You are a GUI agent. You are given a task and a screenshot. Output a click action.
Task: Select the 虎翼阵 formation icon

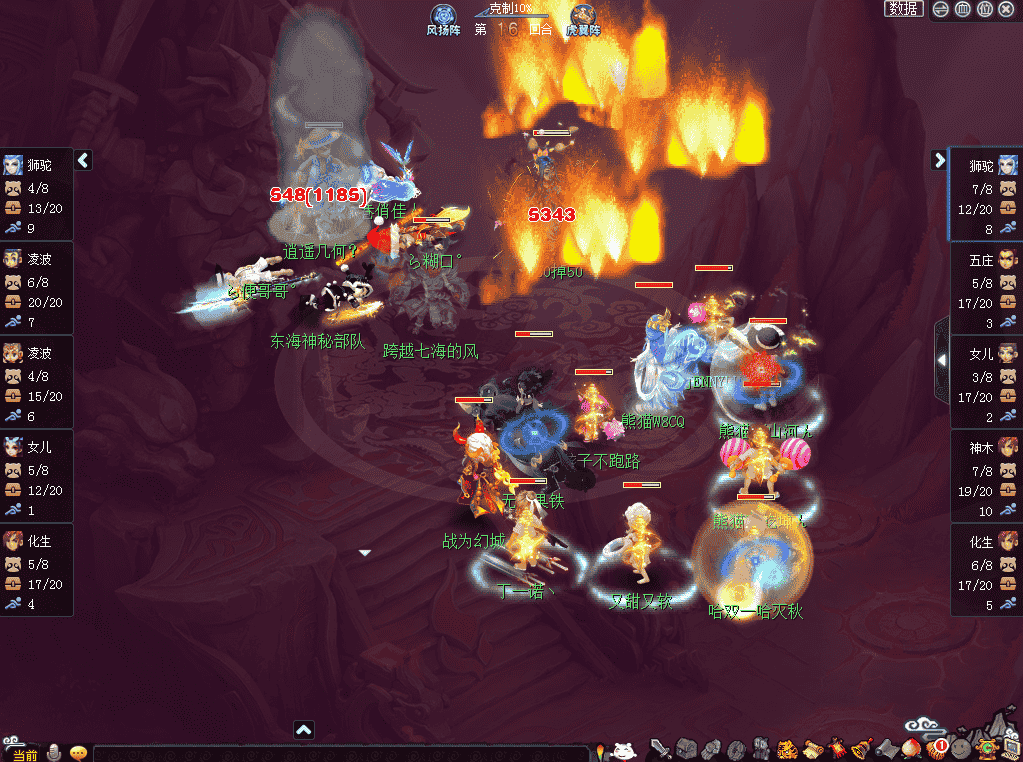tap(583, 18)
